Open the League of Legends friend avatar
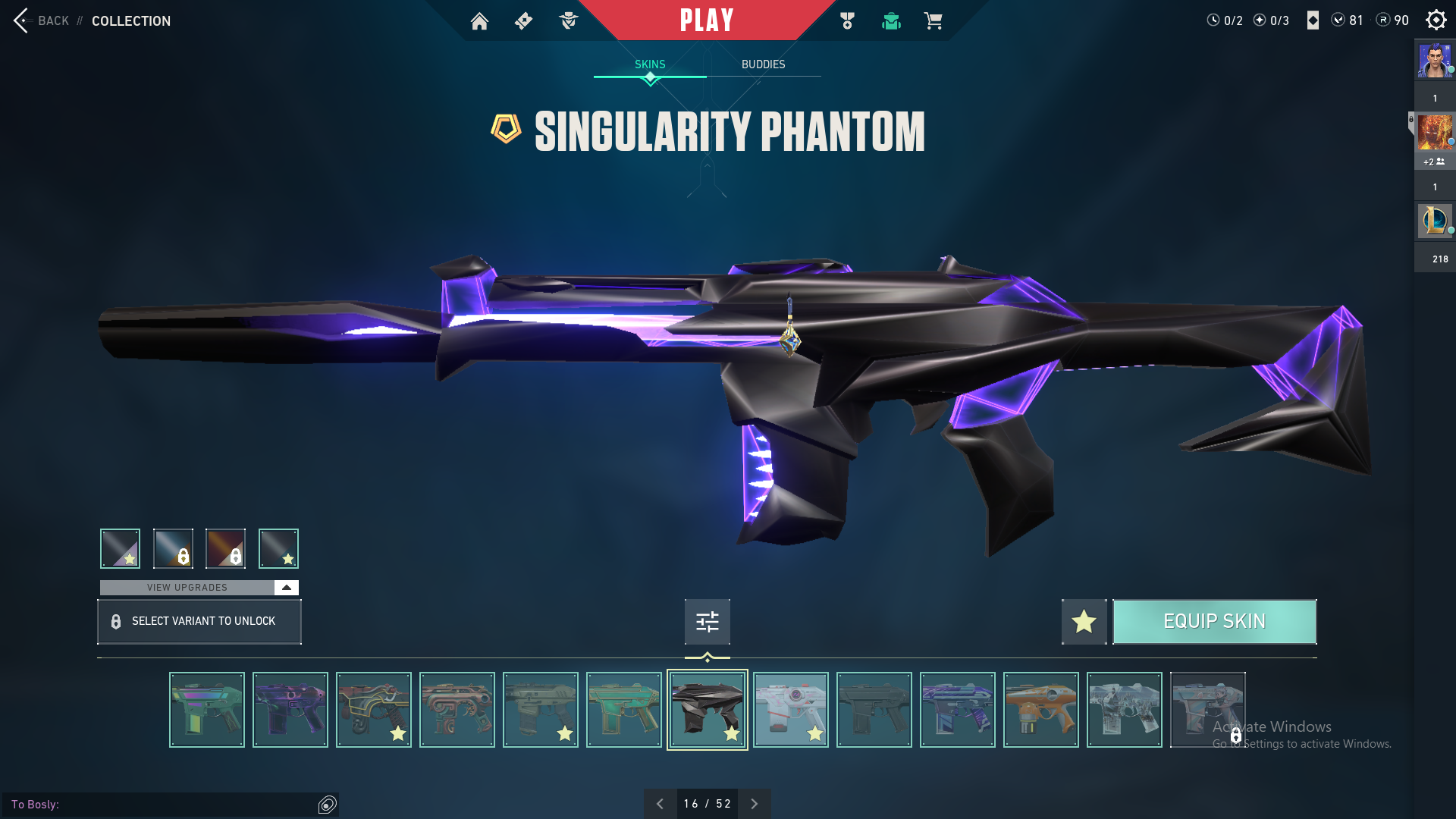 point(1435,221)
